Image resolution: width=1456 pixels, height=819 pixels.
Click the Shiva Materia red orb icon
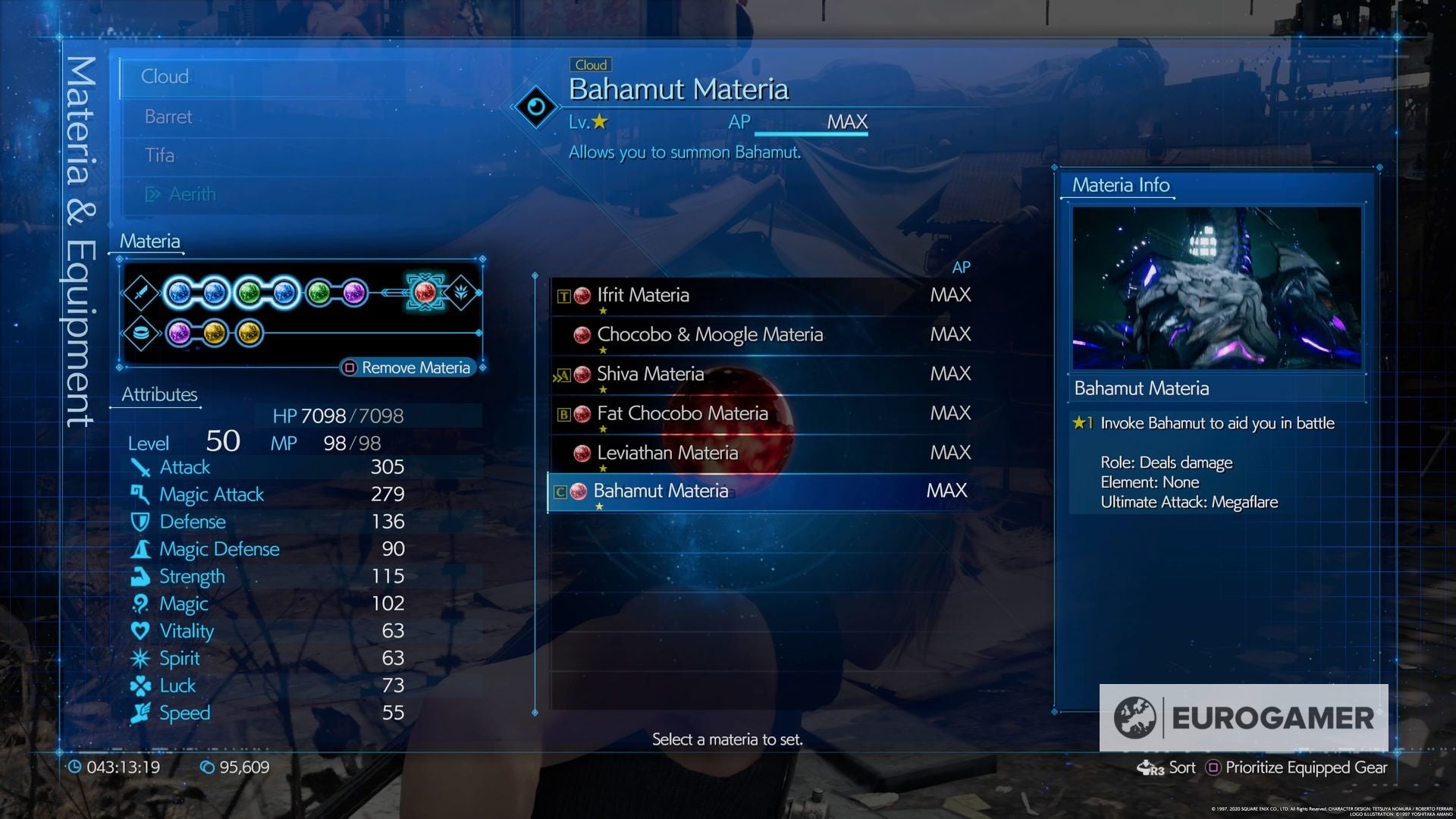click(582, 374)
